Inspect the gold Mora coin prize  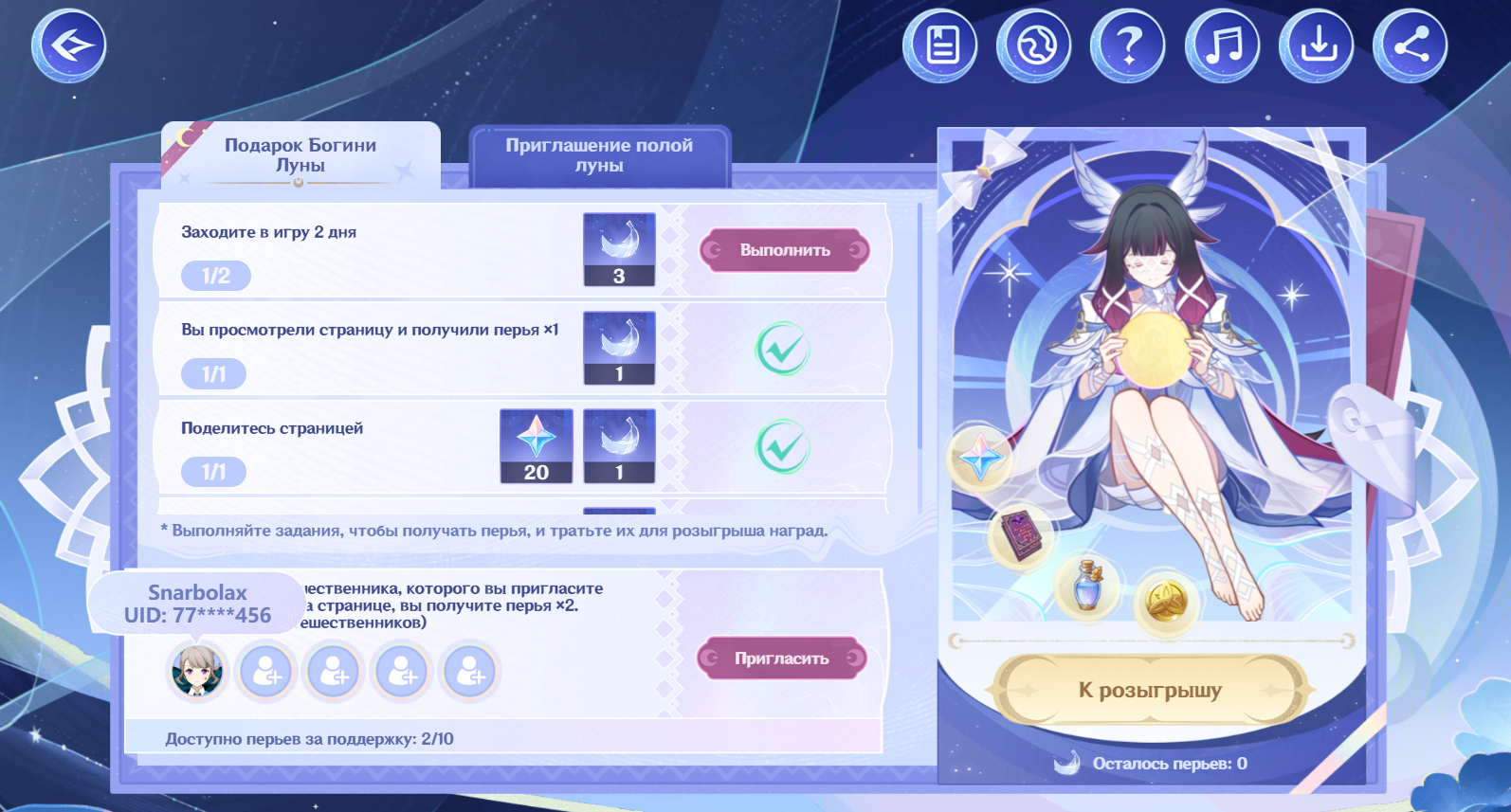[1165, 599]
